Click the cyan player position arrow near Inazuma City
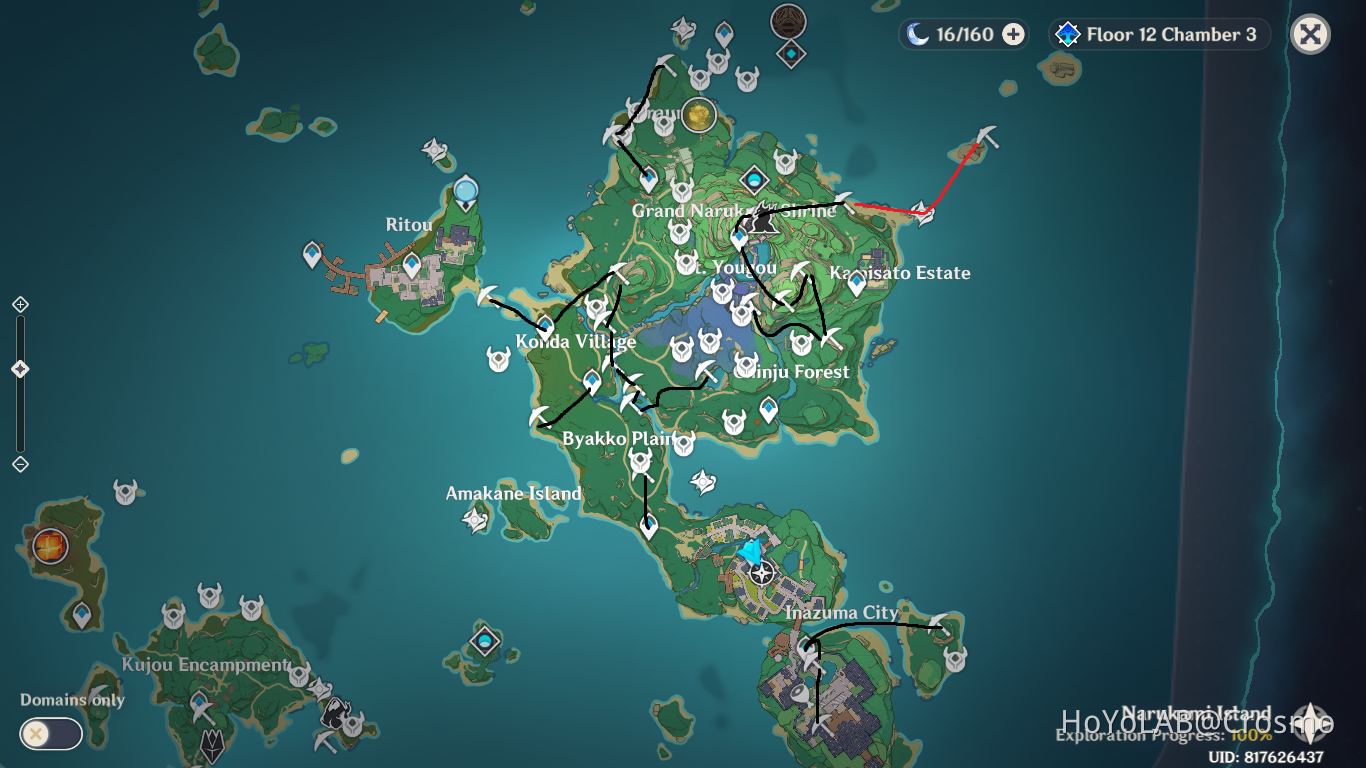The width and height of the screenshot is (1366, 768). (751, 548)
